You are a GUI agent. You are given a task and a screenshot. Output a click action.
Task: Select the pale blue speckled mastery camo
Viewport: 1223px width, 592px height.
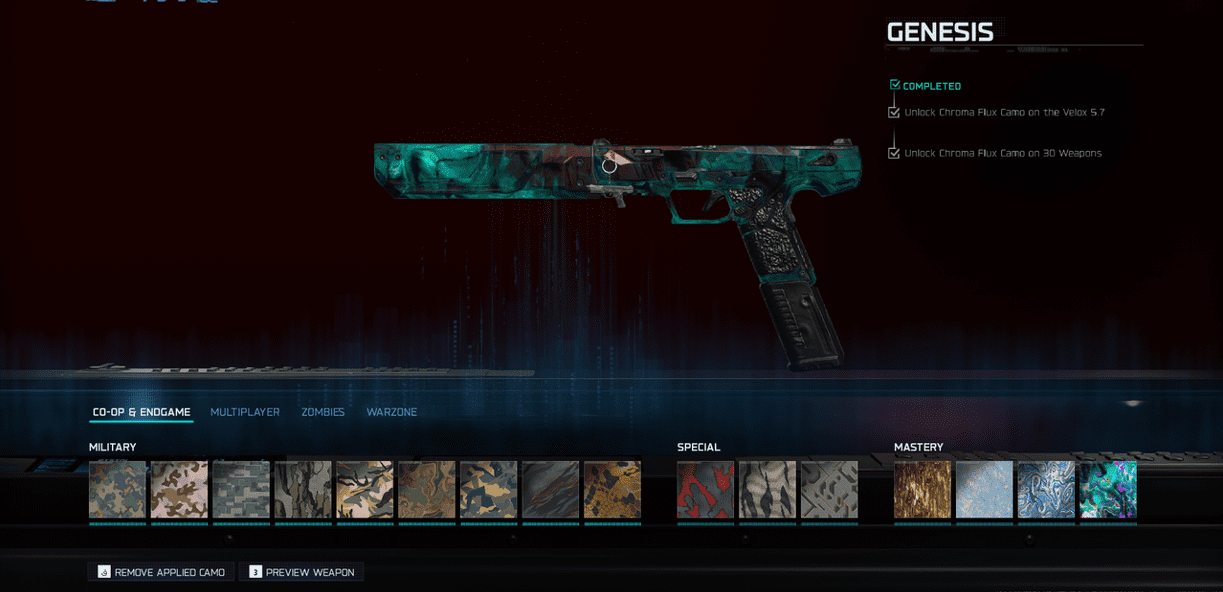[x=984, y=489]
